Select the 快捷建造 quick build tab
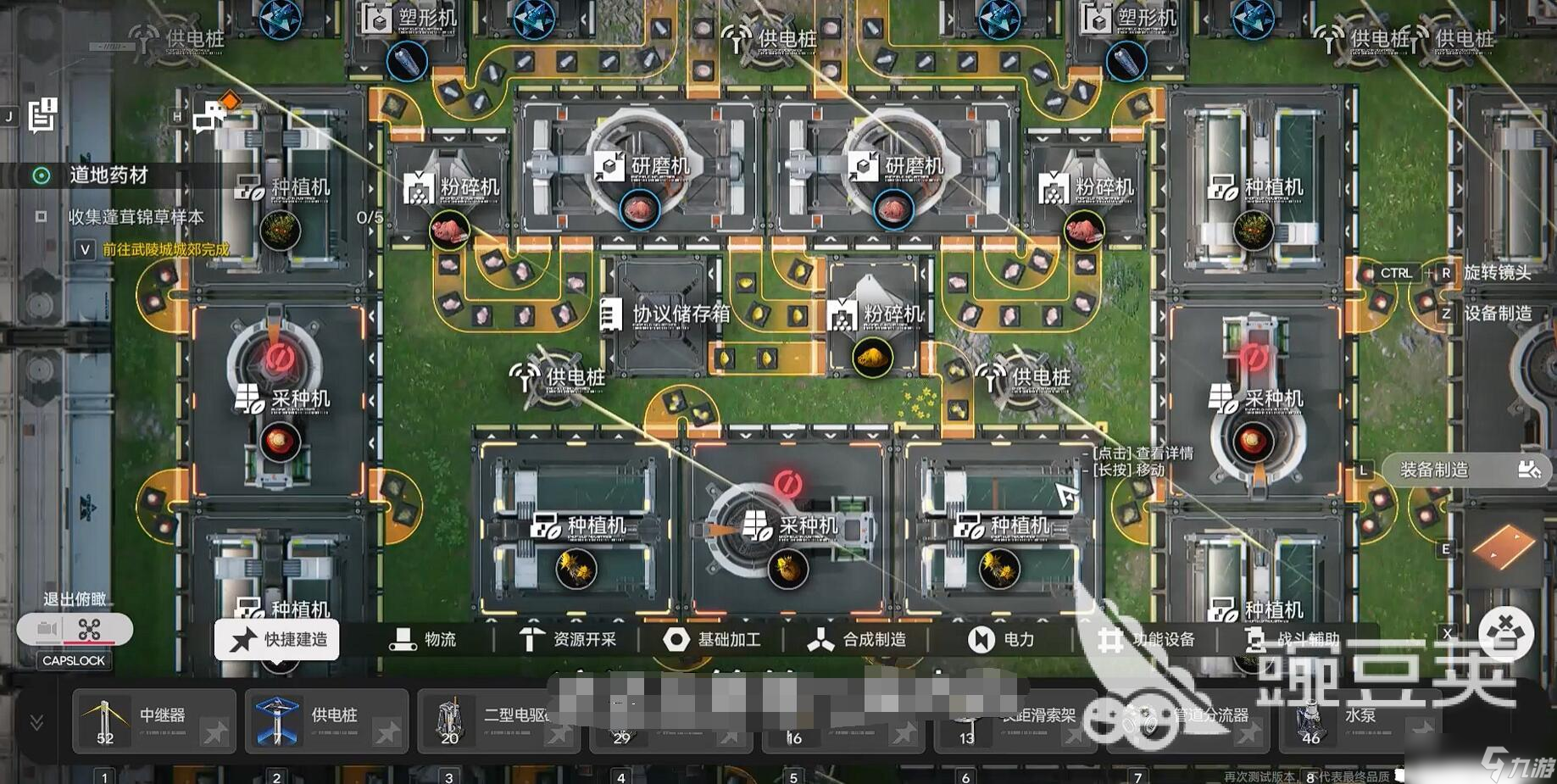The image size is (1557, 784). [x=277, y=640]
